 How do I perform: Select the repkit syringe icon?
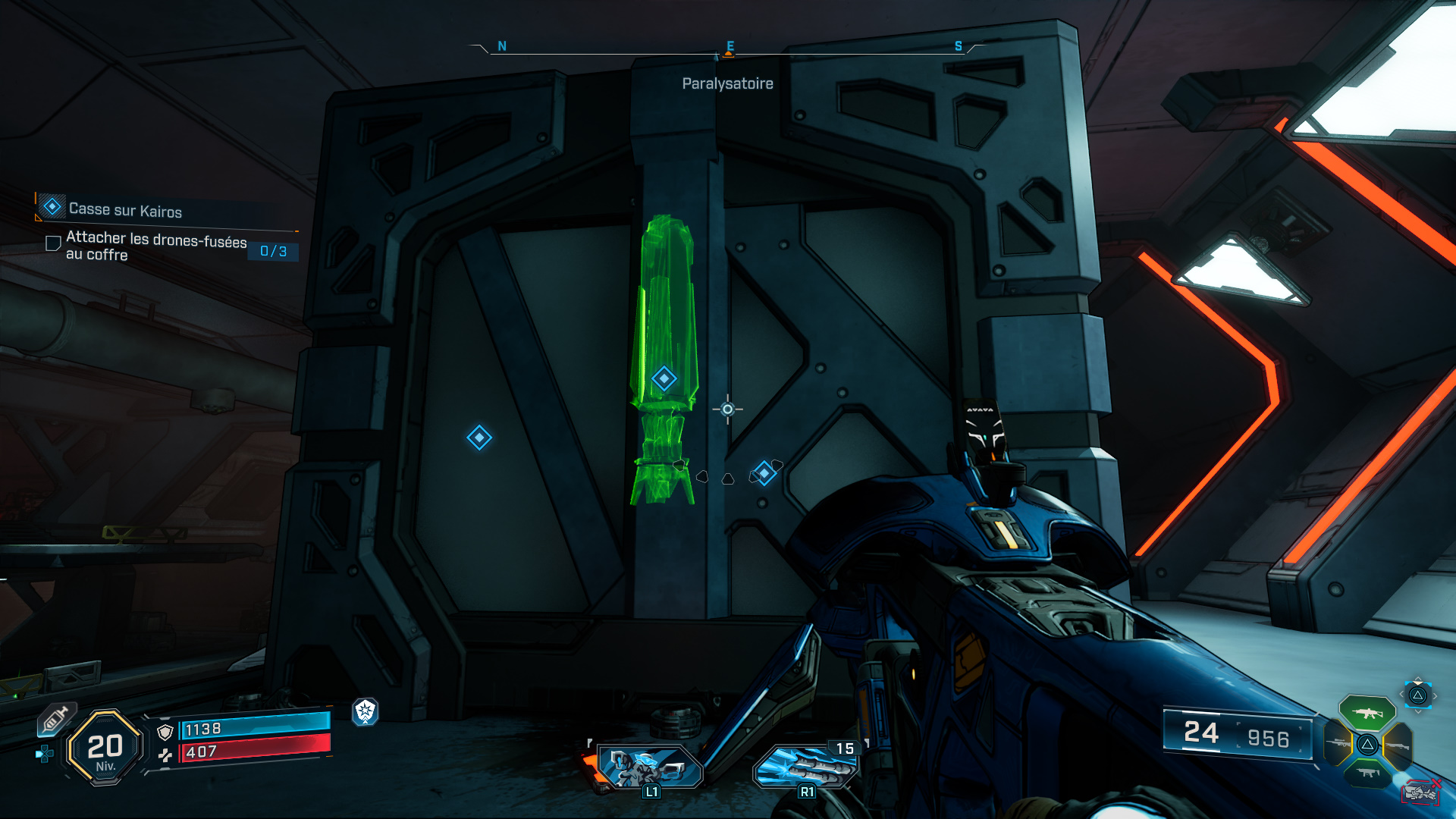(x=55, y=719)
